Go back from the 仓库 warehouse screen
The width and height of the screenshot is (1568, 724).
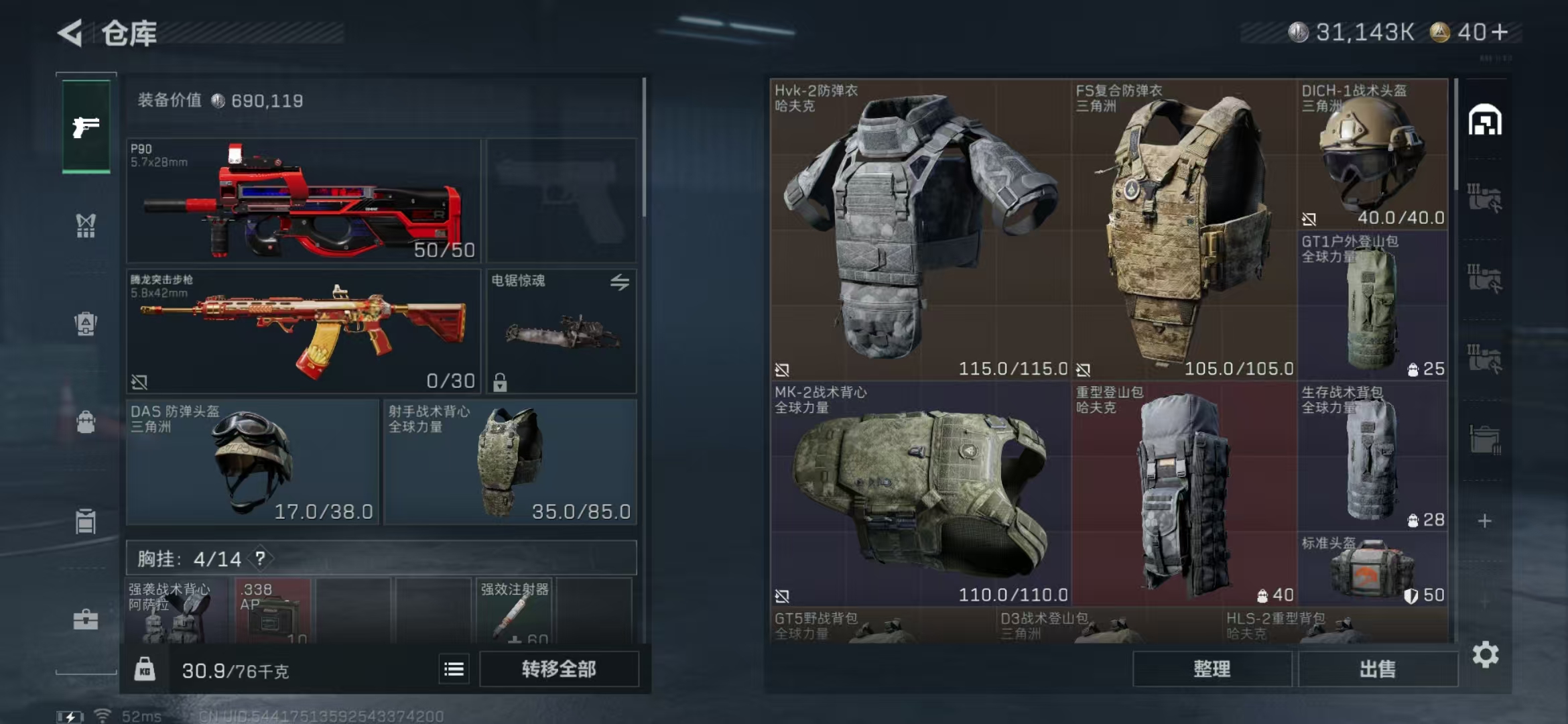pos(71,33)
